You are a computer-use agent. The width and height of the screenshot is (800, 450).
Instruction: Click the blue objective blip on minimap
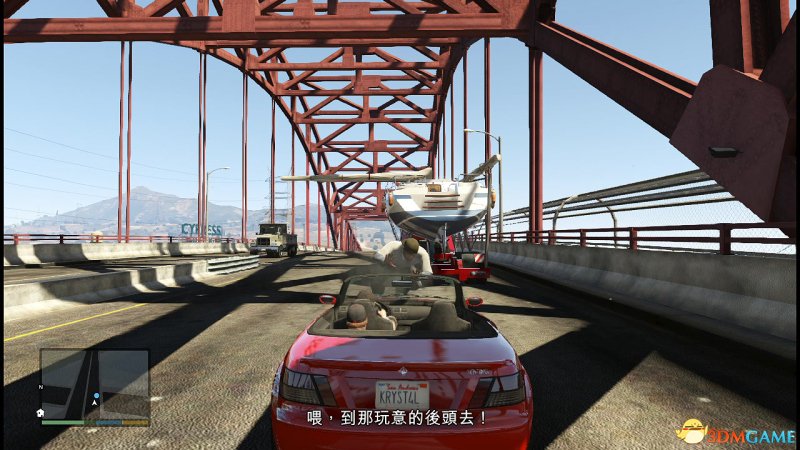pyautogui.click(x=96, y=397)
